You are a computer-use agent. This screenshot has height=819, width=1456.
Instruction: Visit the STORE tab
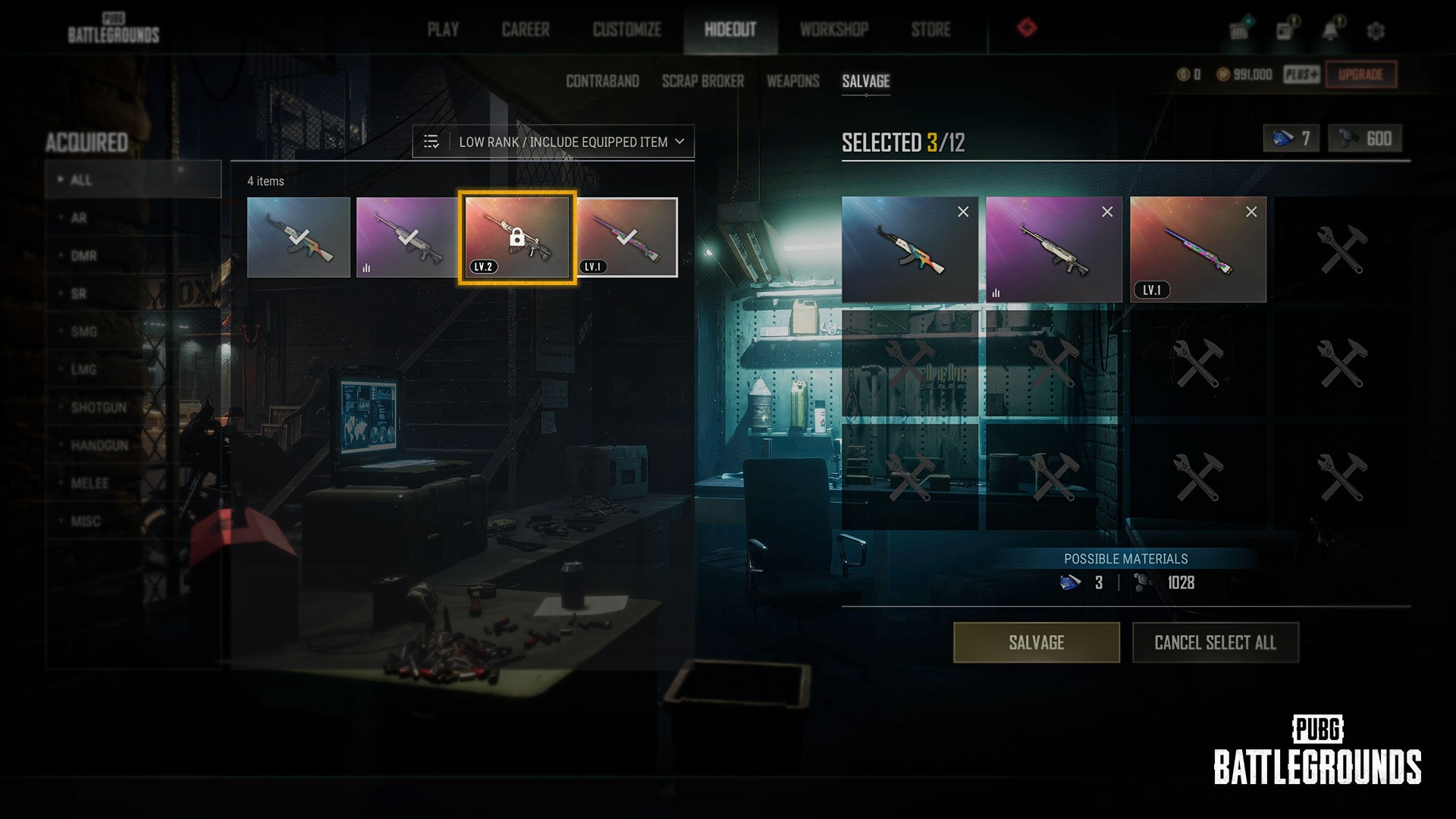(x=930, y=30)
